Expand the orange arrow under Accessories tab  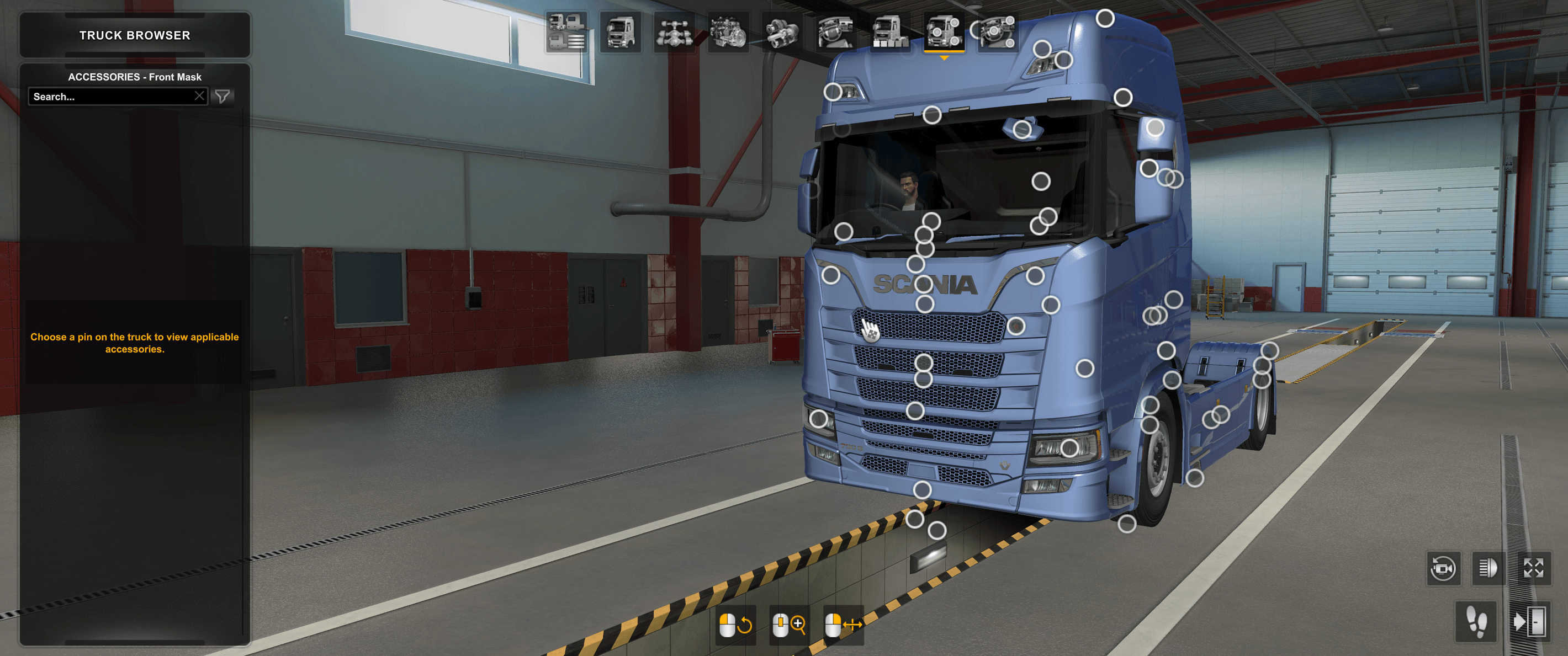(x=944, y=58)
